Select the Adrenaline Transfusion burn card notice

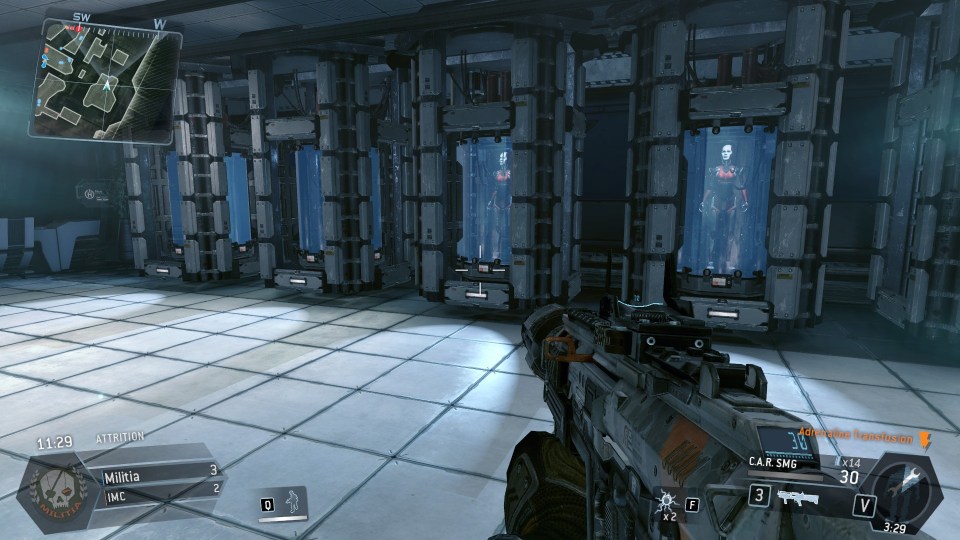(x=862, y=437)
